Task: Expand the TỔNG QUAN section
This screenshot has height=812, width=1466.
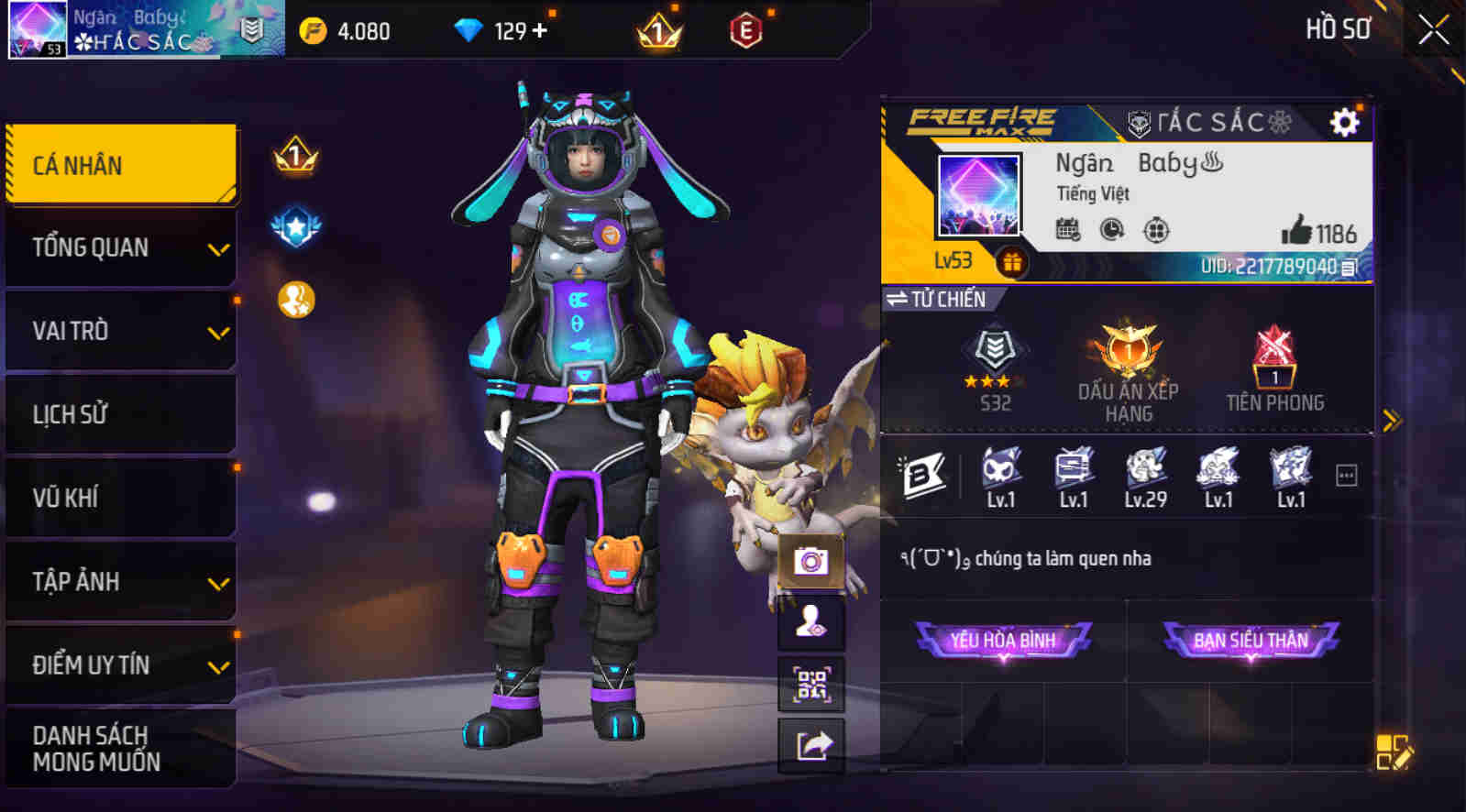Action: 120,247
